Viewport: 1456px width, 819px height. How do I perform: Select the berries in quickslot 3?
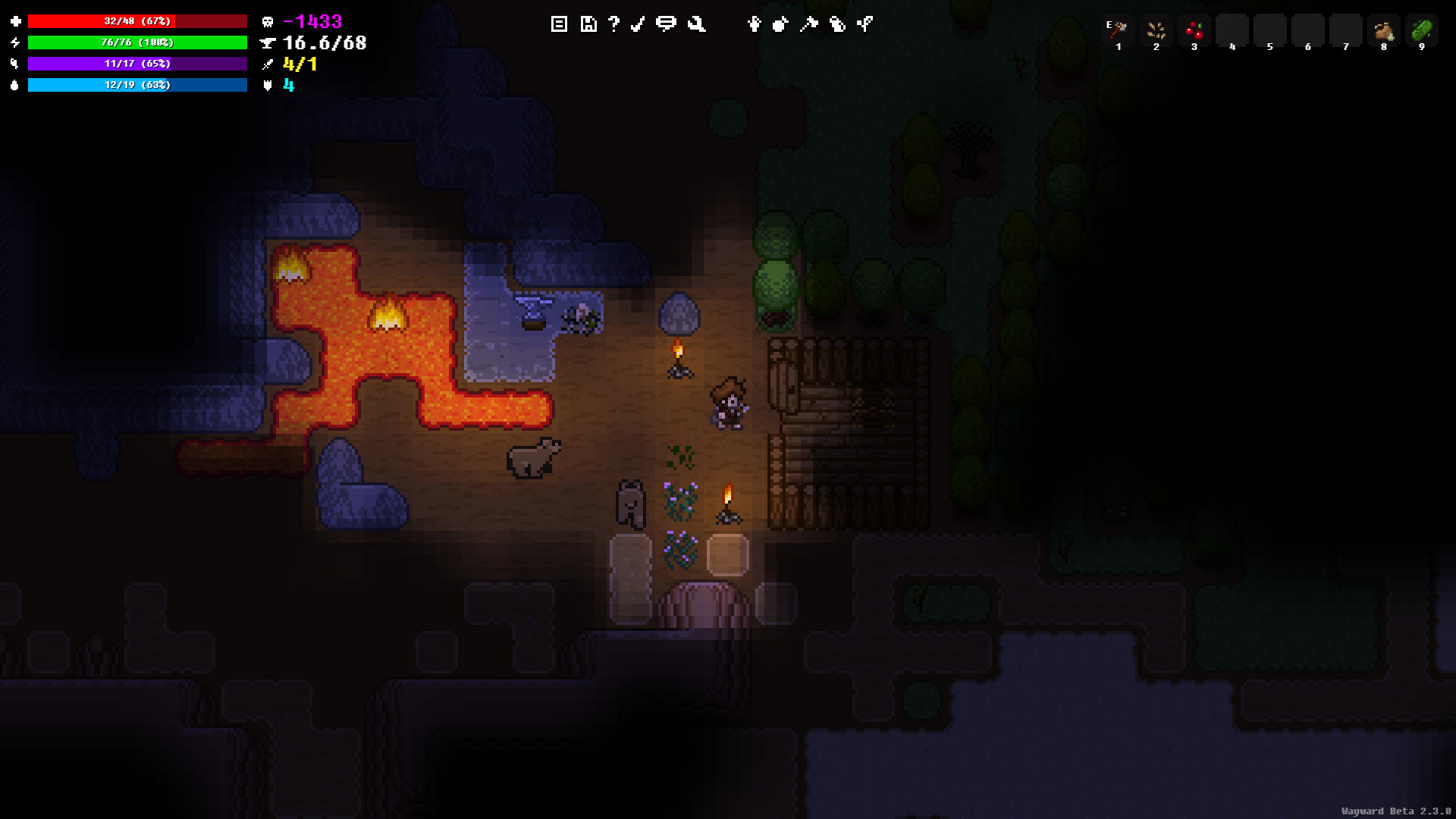coord(1194,30)
